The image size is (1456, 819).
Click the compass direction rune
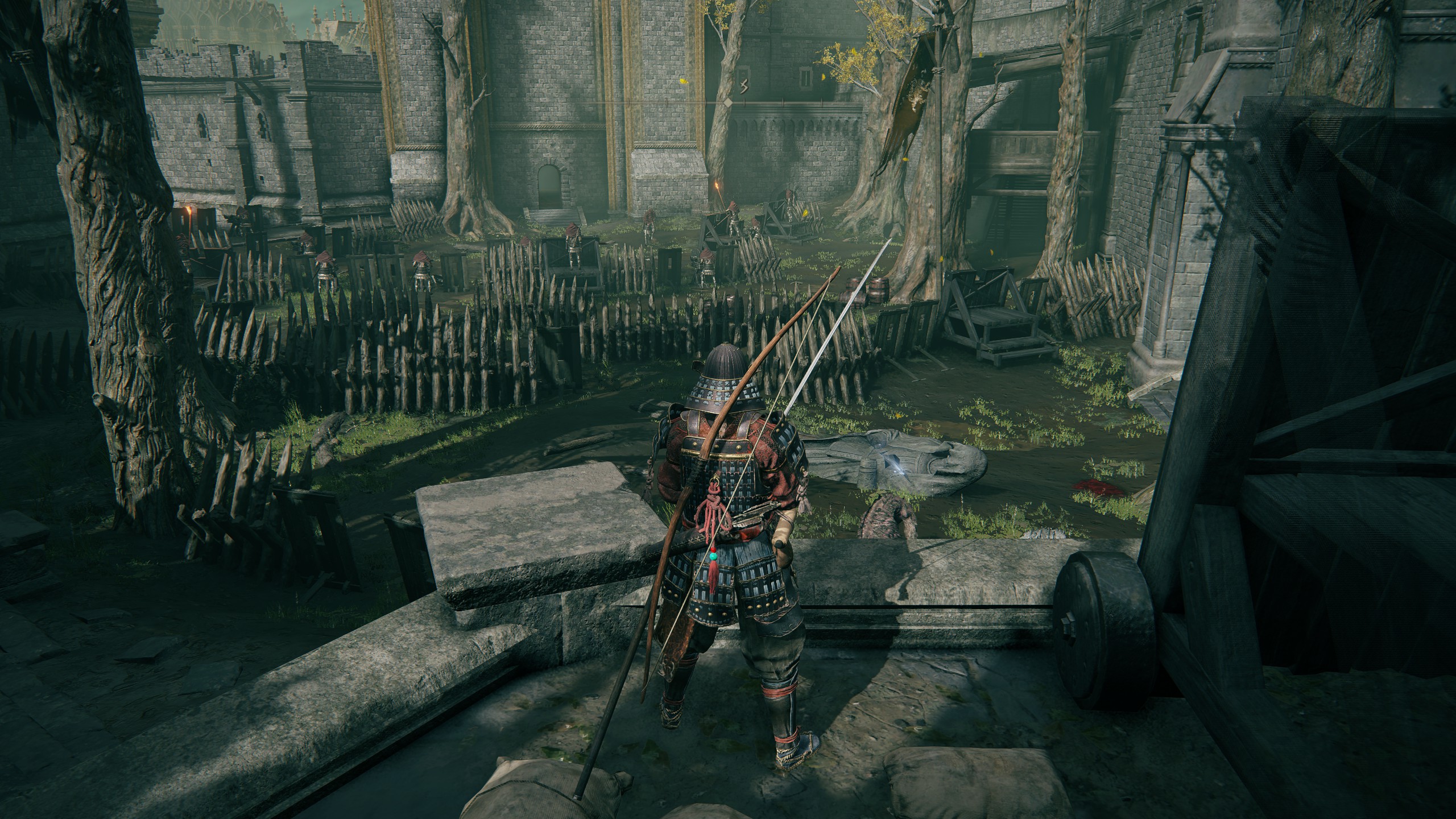(743, 87)
